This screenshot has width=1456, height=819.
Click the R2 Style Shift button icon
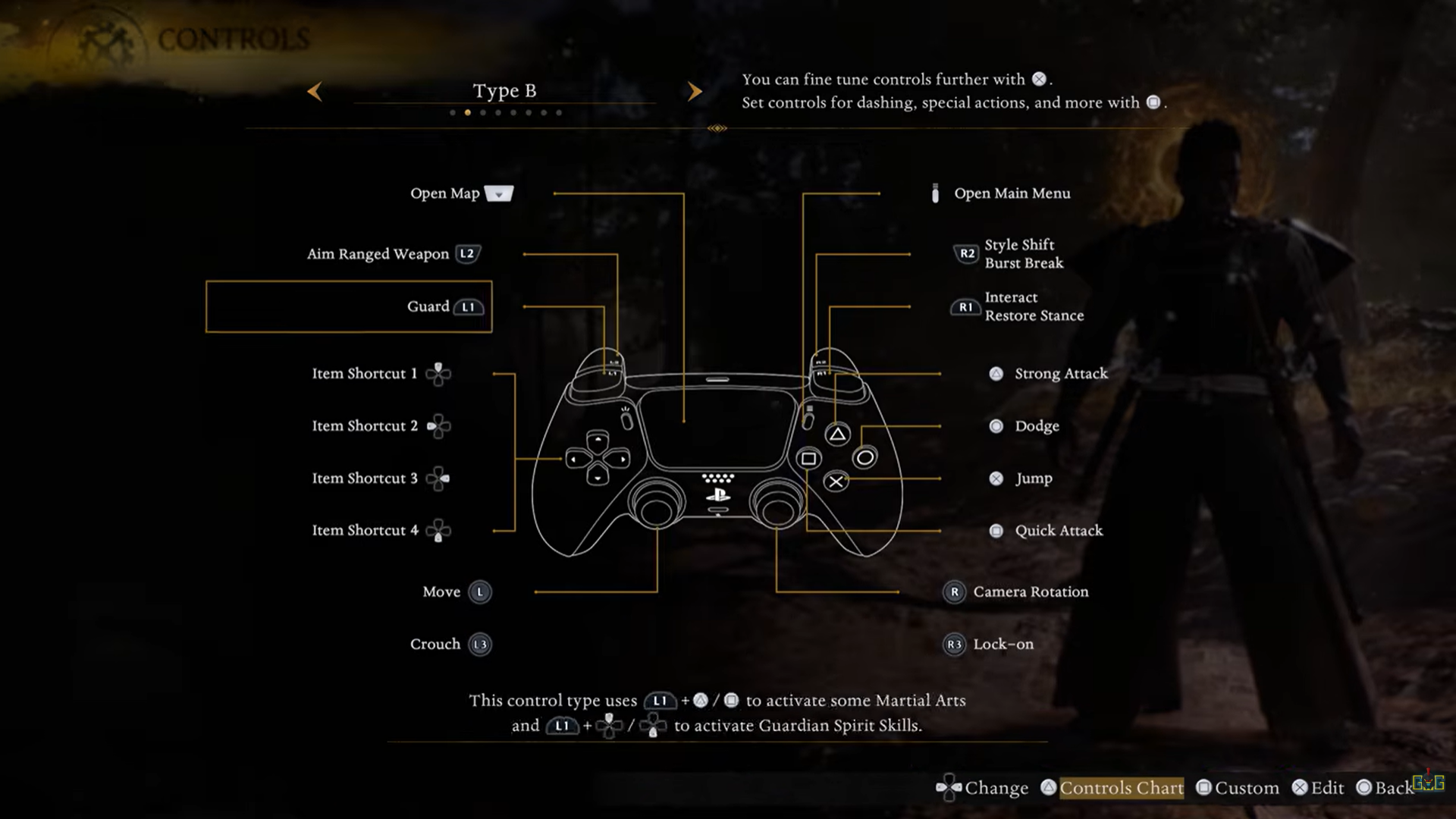[x=965, y=254]
